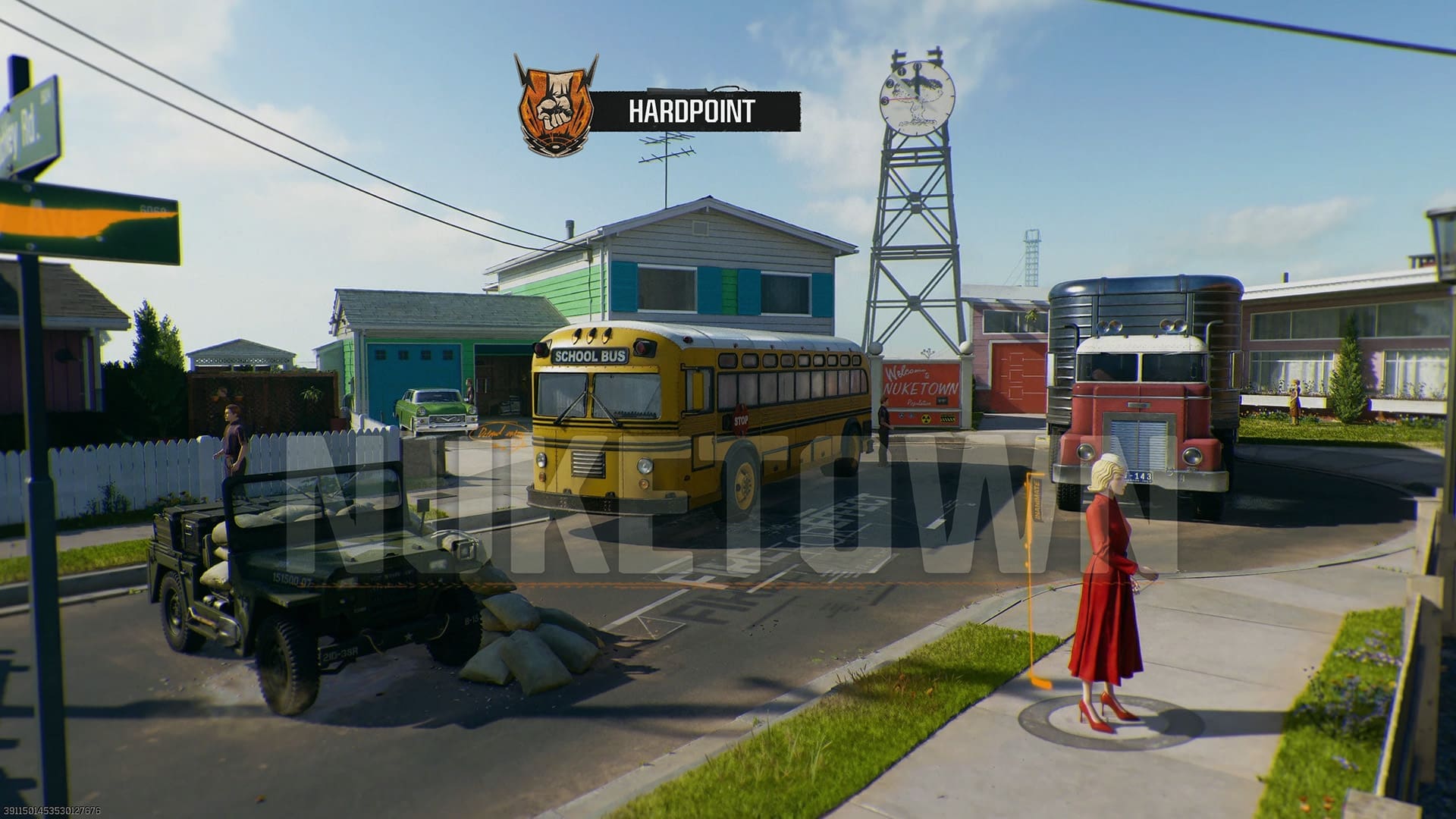Select the HARDPOINT title banner
Image resolution: width=1456 pixels, height=819 pixels.
[x=690, y=111]
